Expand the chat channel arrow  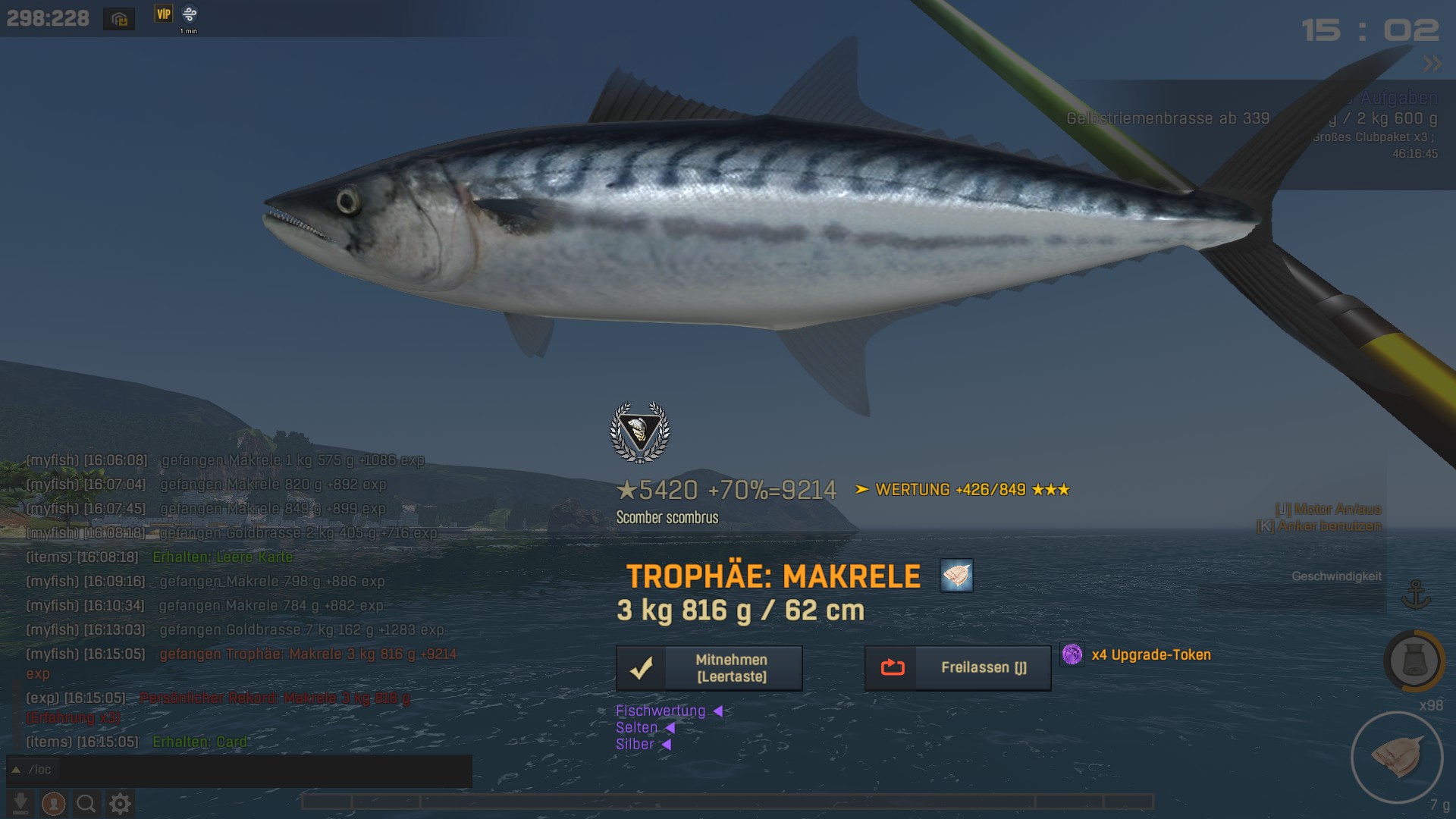tap(16, 770)
